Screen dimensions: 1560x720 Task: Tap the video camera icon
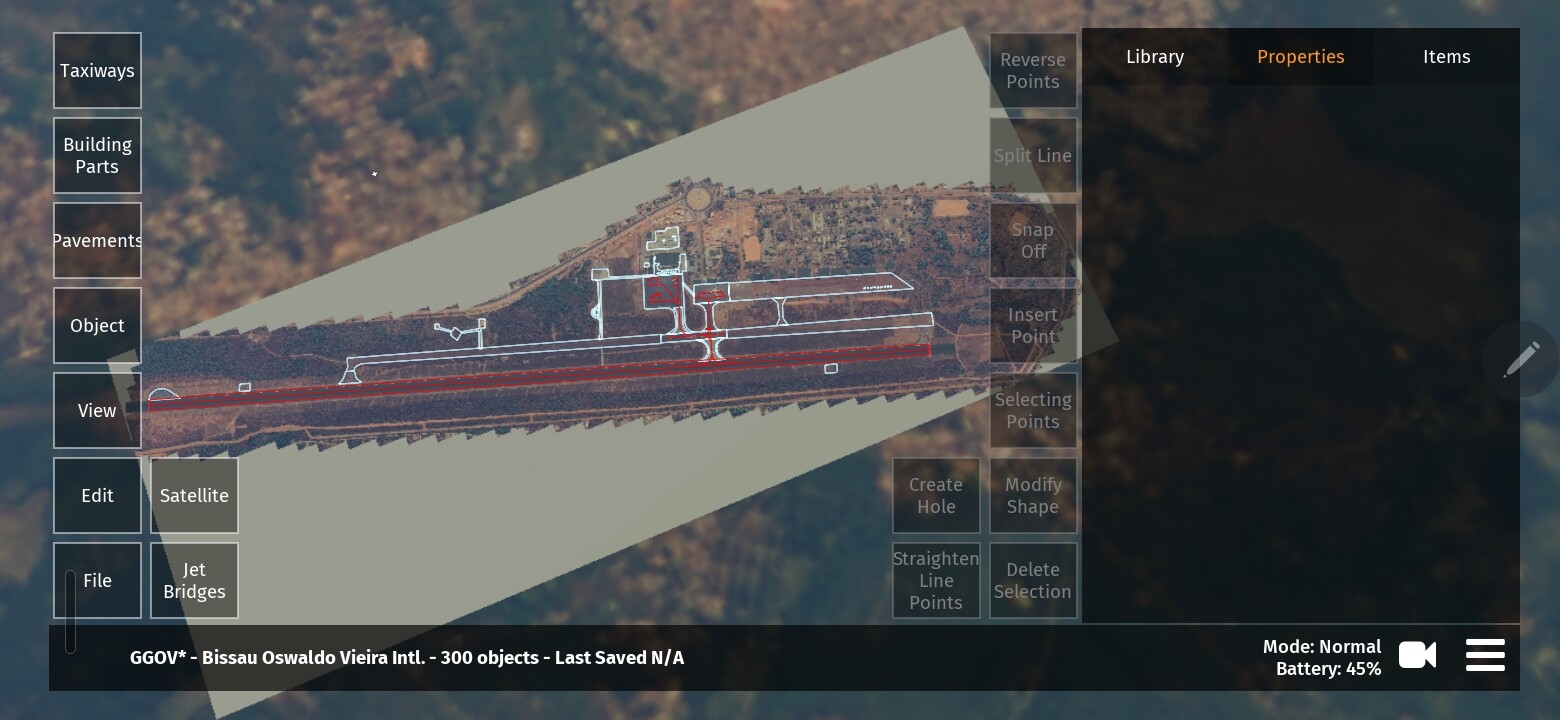coord(1417,656)
